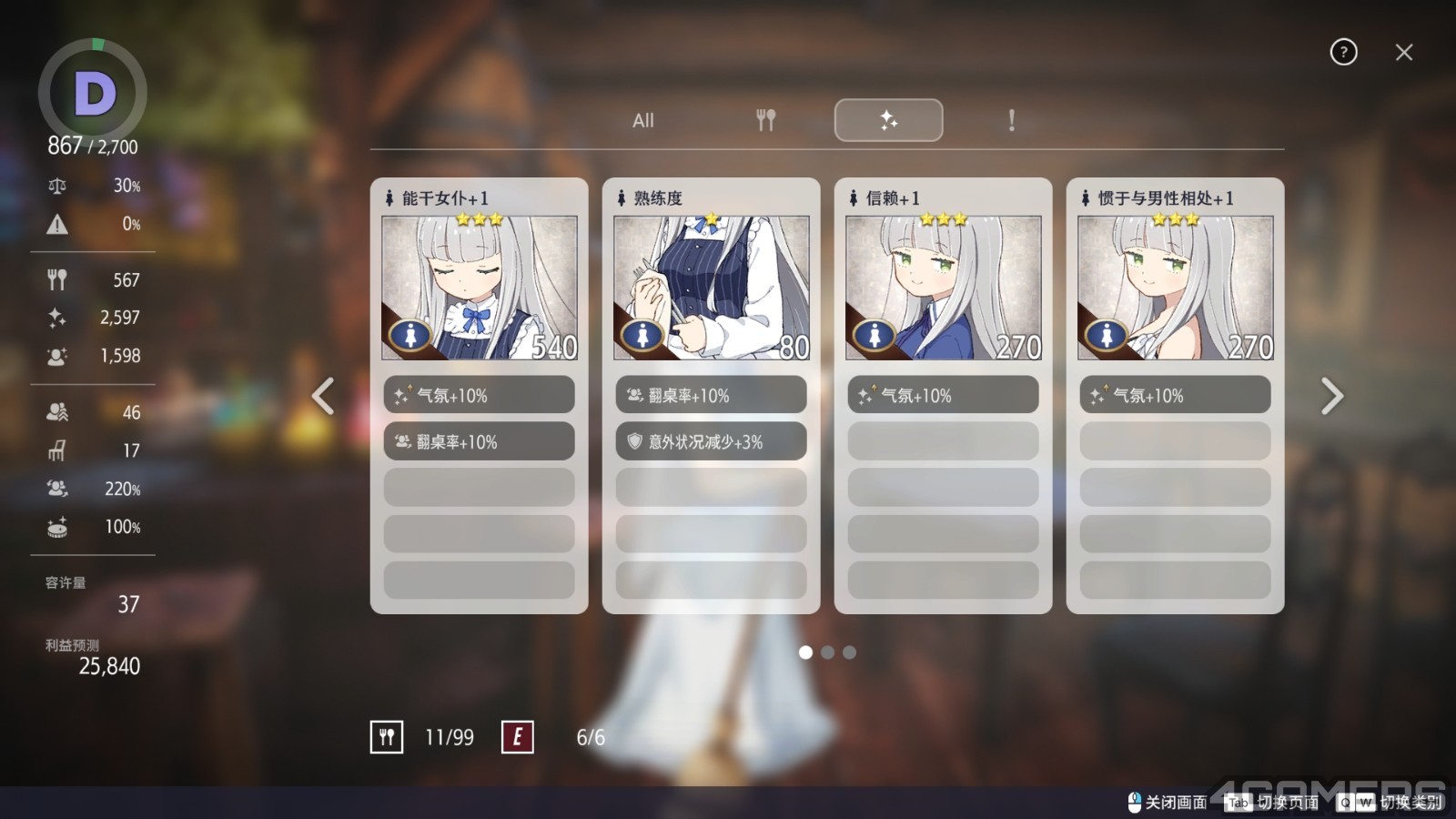This screenshot has width=1456, height=819.
Task: Close the card screen with the X
Action: point(1404,53)
